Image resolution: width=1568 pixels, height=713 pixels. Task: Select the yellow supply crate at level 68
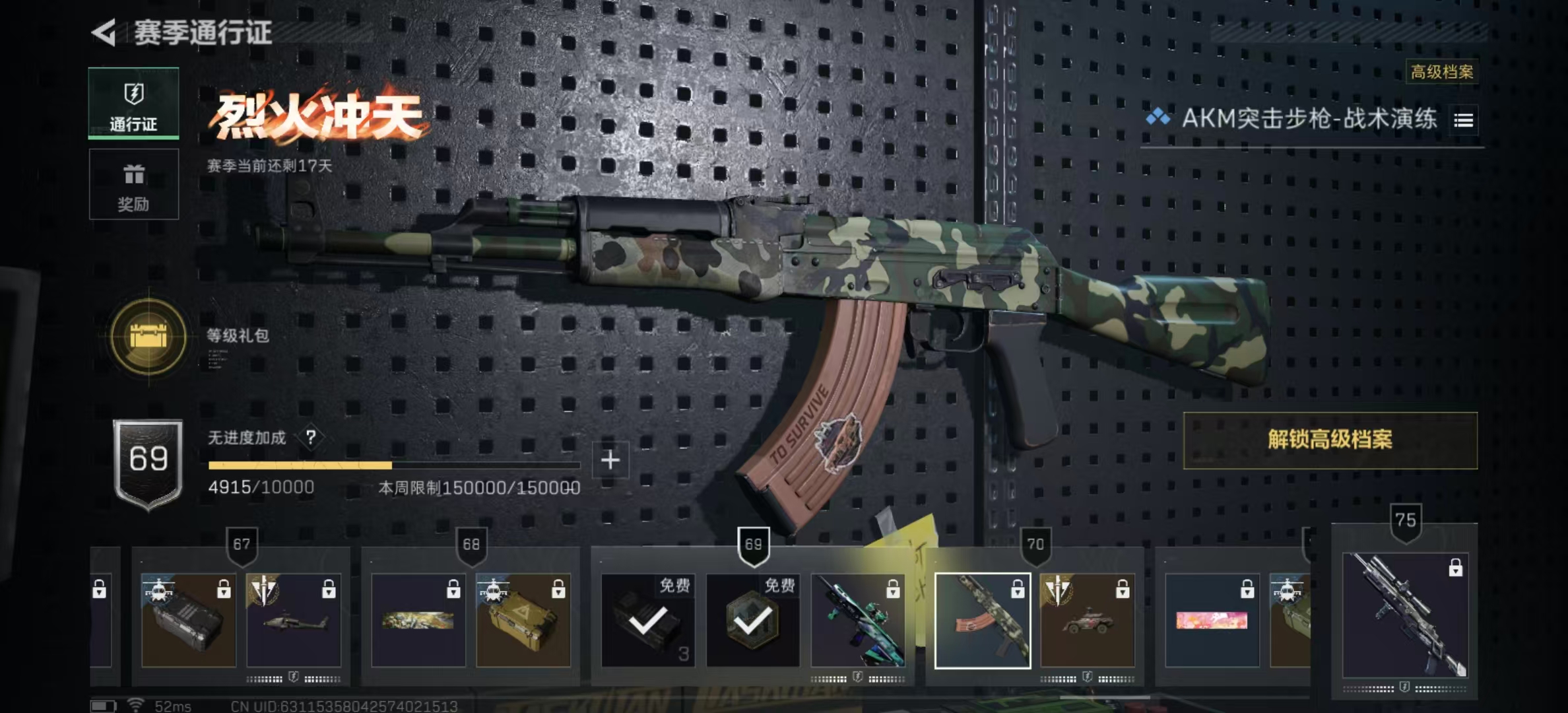pos(523,621)
